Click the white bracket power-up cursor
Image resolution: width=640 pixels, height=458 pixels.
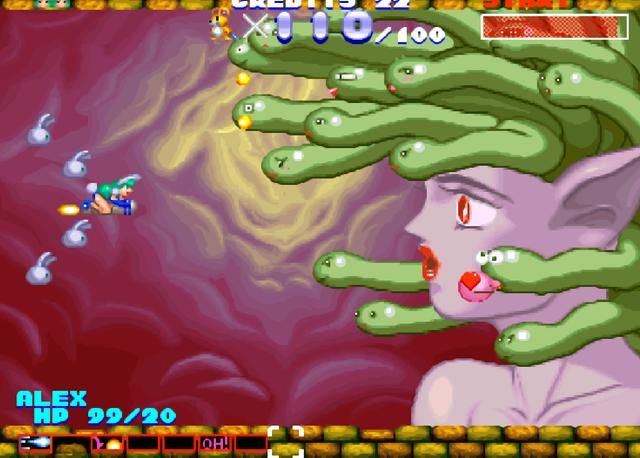[x=285, y=441]
